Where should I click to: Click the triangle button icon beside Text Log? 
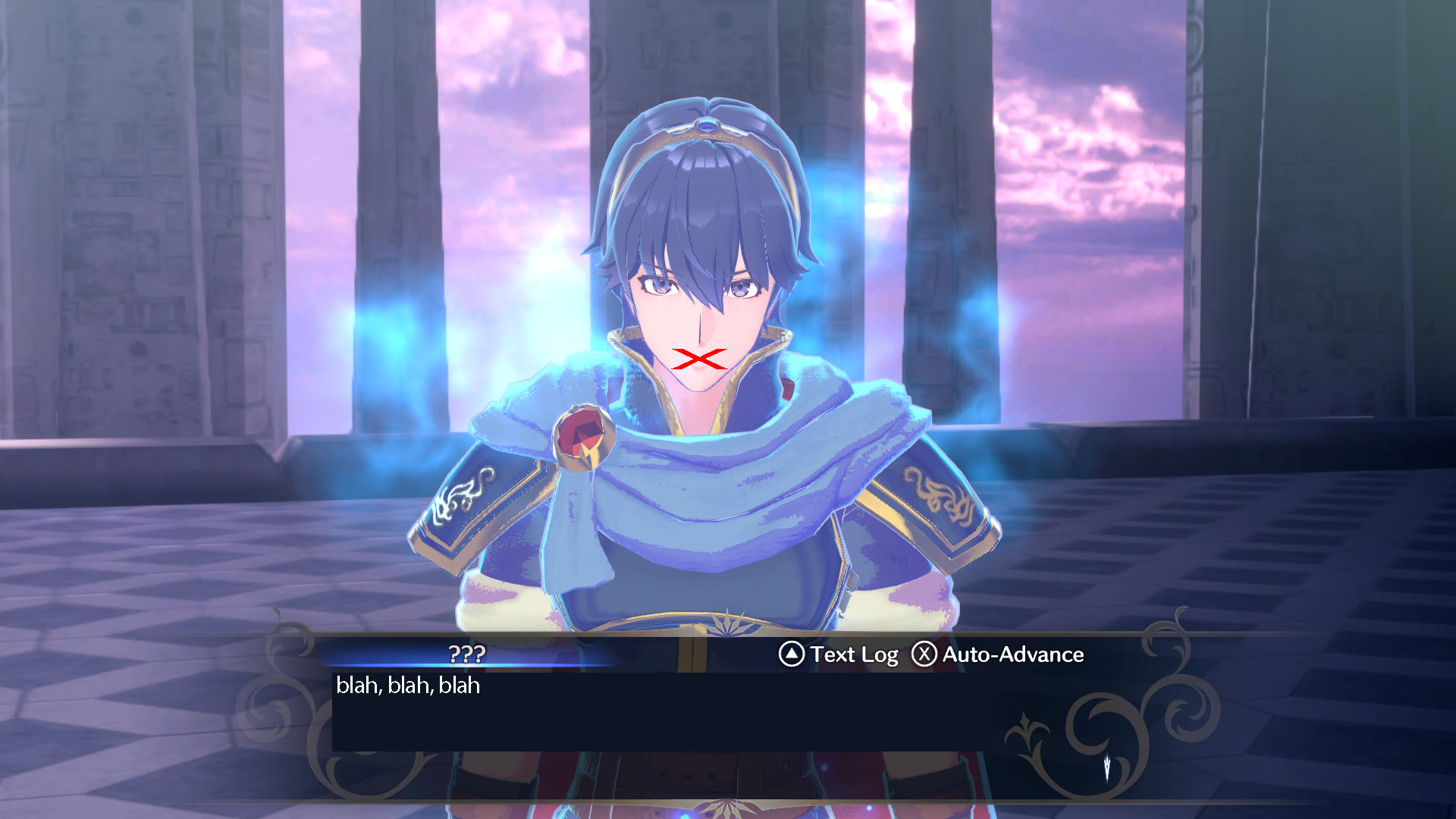pyautogui.click(x=791, y=654)
